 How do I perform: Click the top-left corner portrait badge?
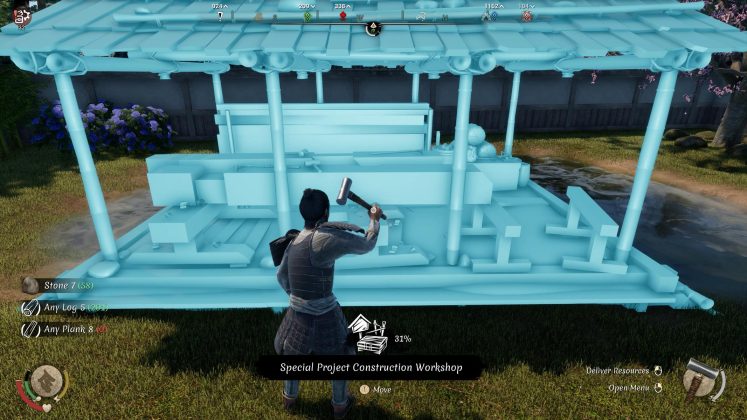click(18, 17)
